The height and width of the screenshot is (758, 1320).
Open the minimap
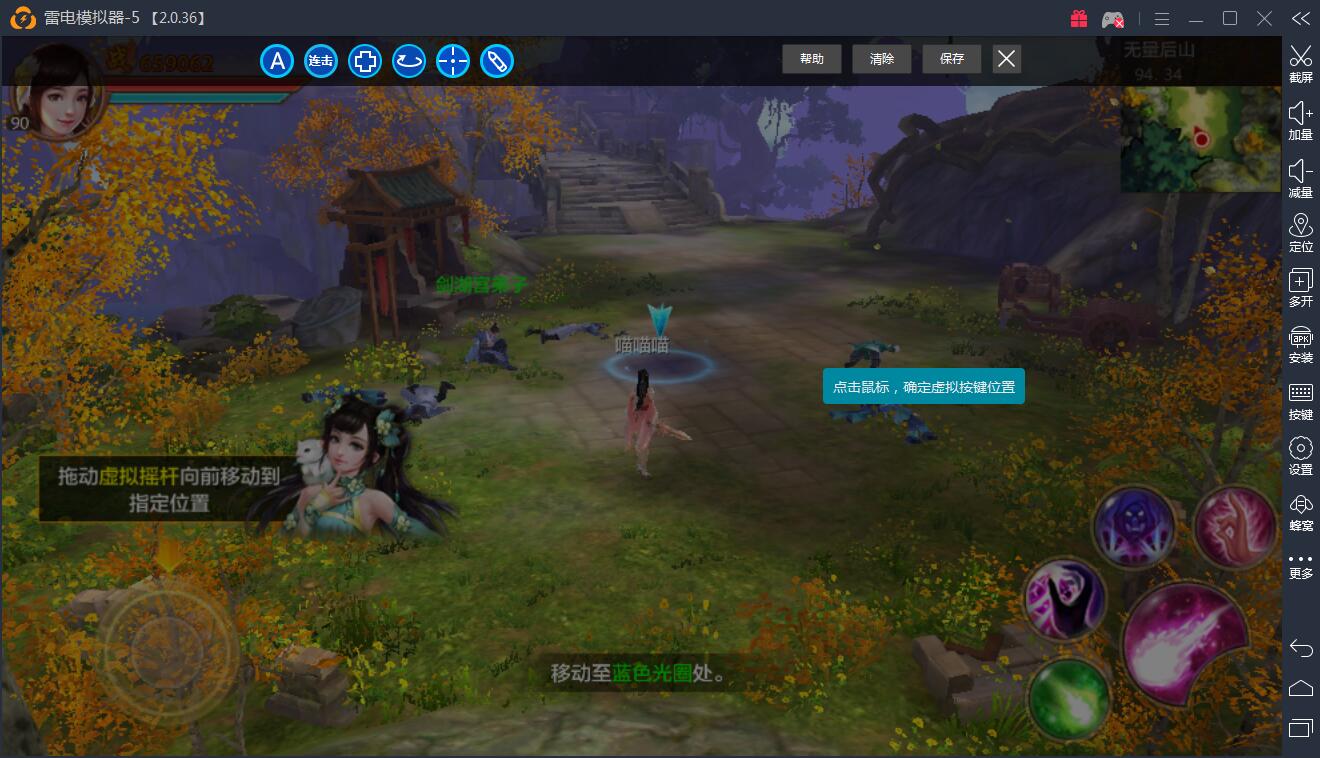[1200, 138]
